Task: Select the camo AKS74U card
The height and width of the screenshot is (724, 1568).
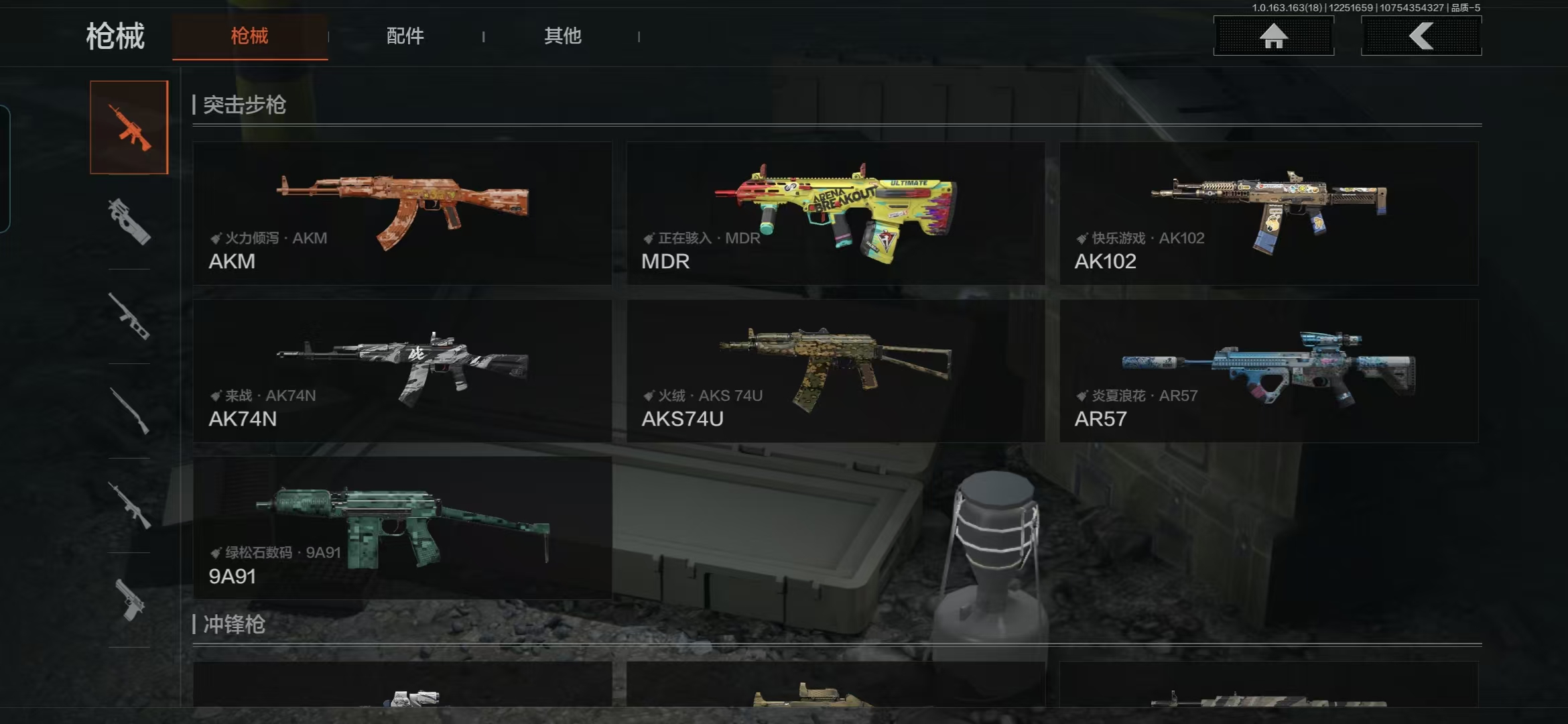Action: pyautogui.click(x=835, y=371)
